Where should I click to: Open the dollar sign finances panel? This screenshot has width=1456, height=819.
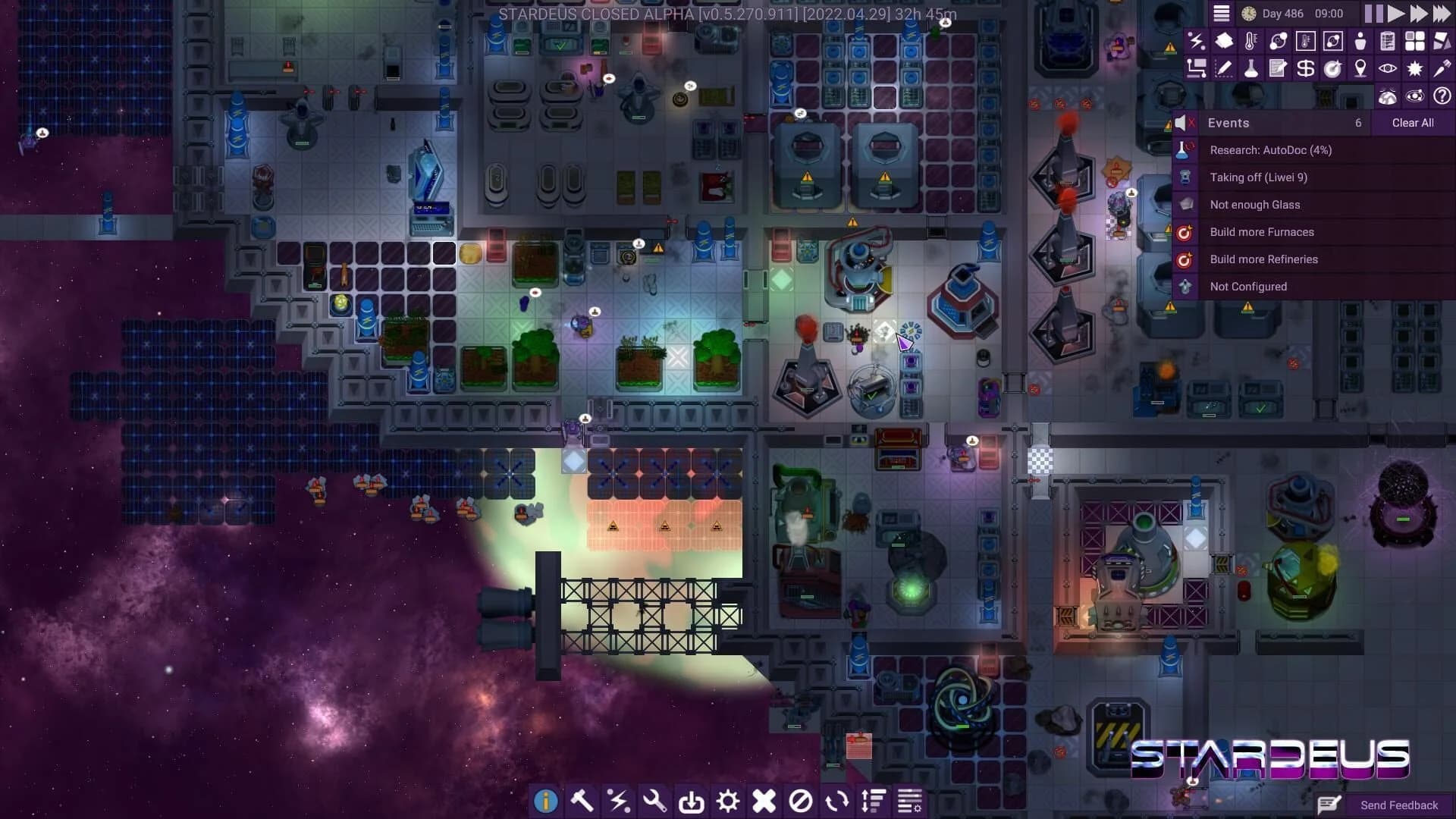pos(1306,68)
